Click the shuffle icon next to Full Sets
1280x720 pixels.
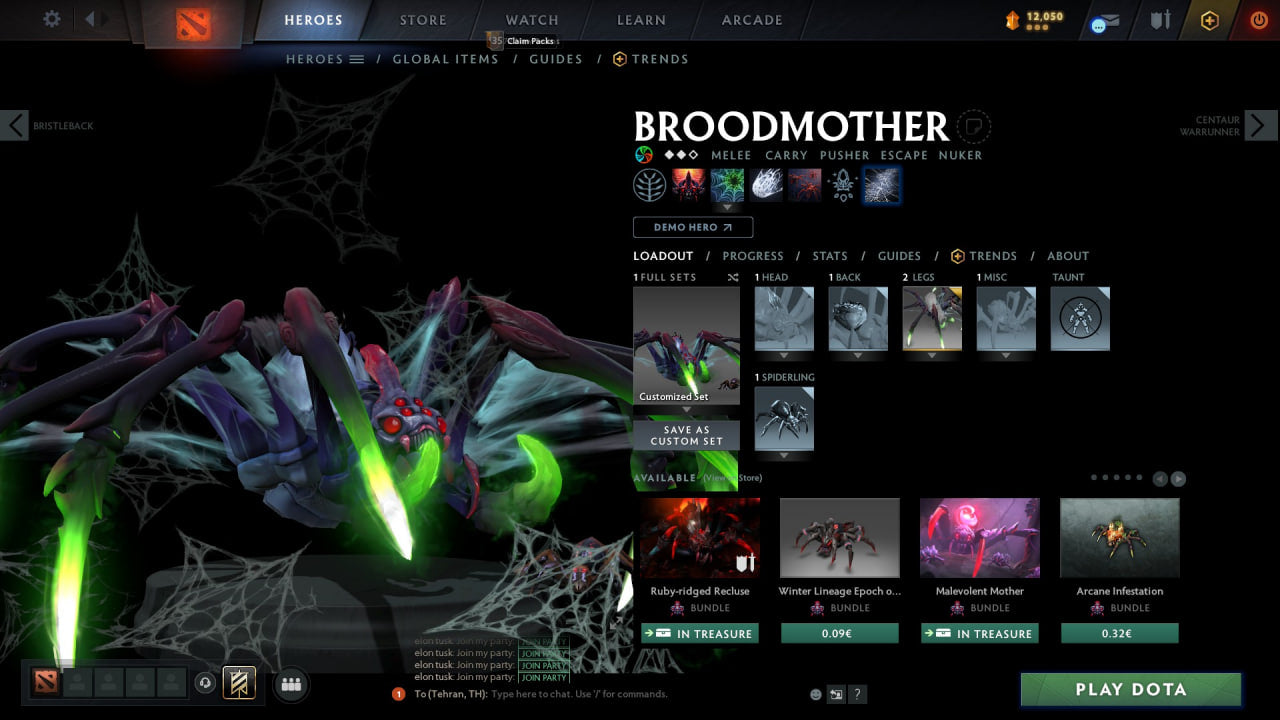click(x=732, y=277)
